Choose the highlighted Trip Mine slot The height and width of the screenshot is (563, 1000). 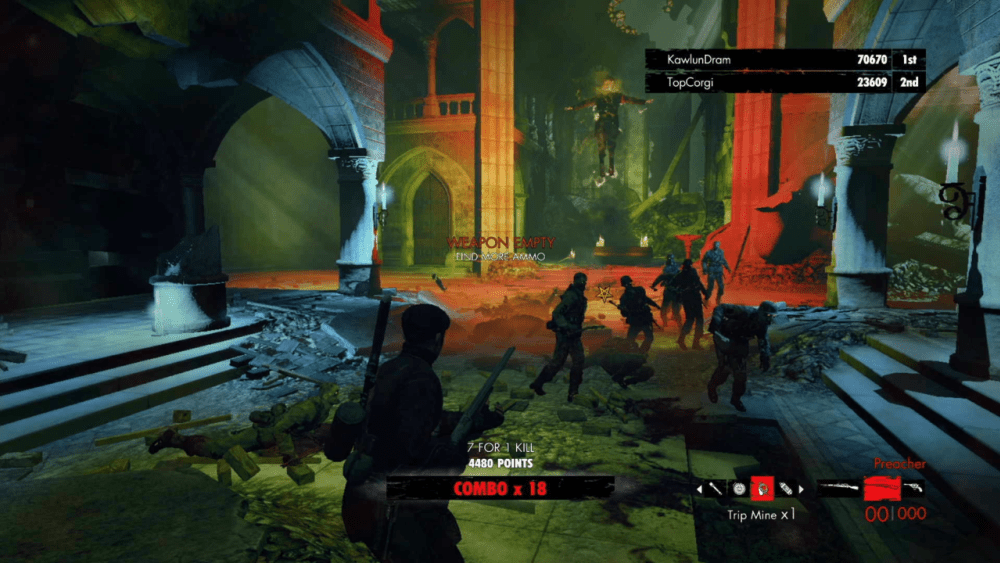click(762, 488)
